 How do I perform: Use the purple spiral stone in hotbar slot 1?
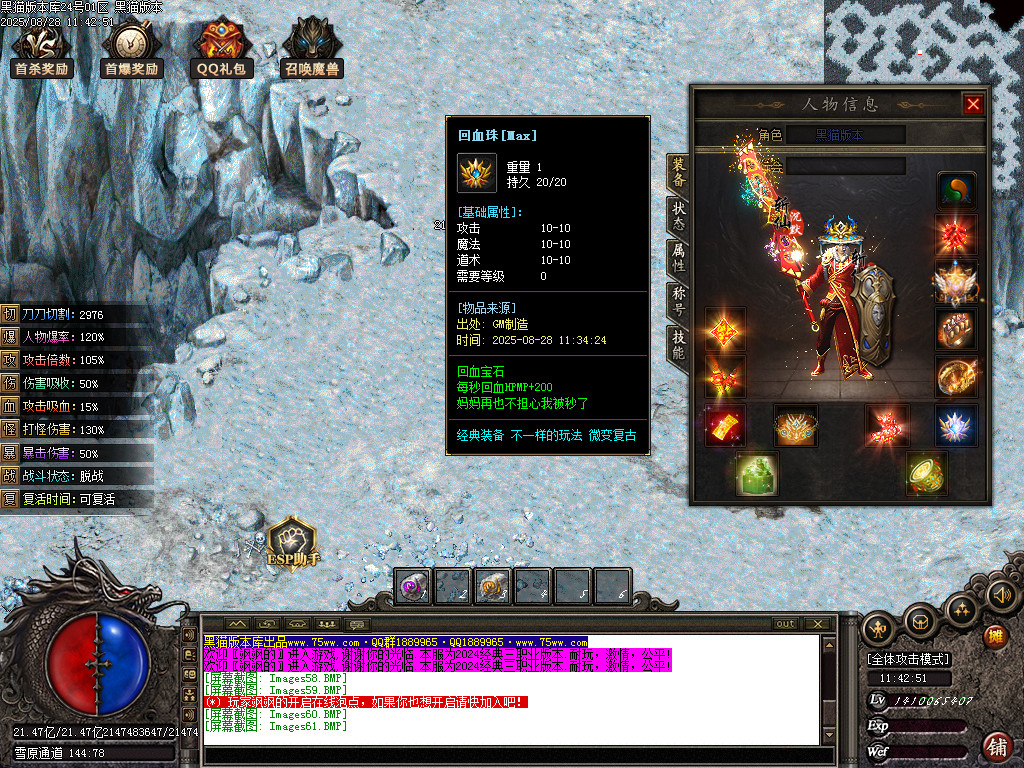tap(412, 587)
